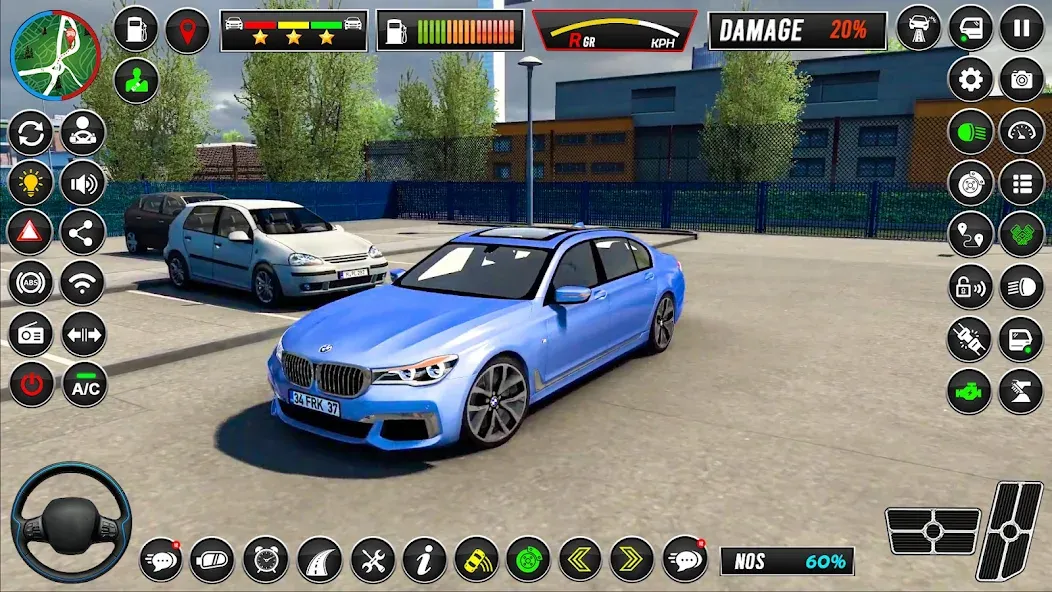The height and width of the screenshot is (592, 1052).
Task: Tap the red location pin icon
Action: (187, 29)
